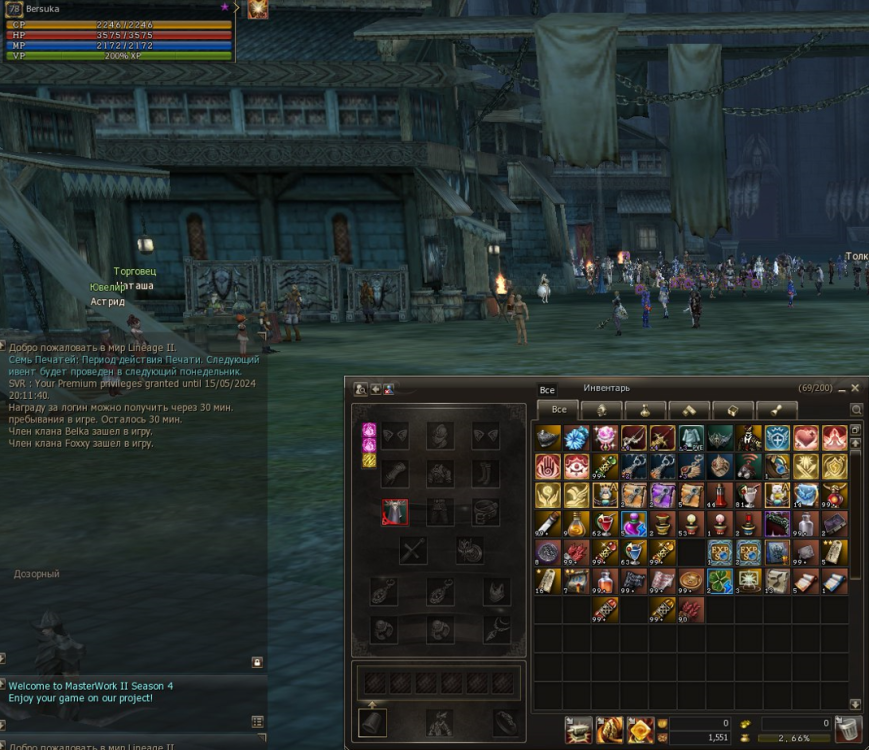Switch to the 'Все' inventory tab
The image size is (869, 750).
pyautogui.click(x=559, y=409)
